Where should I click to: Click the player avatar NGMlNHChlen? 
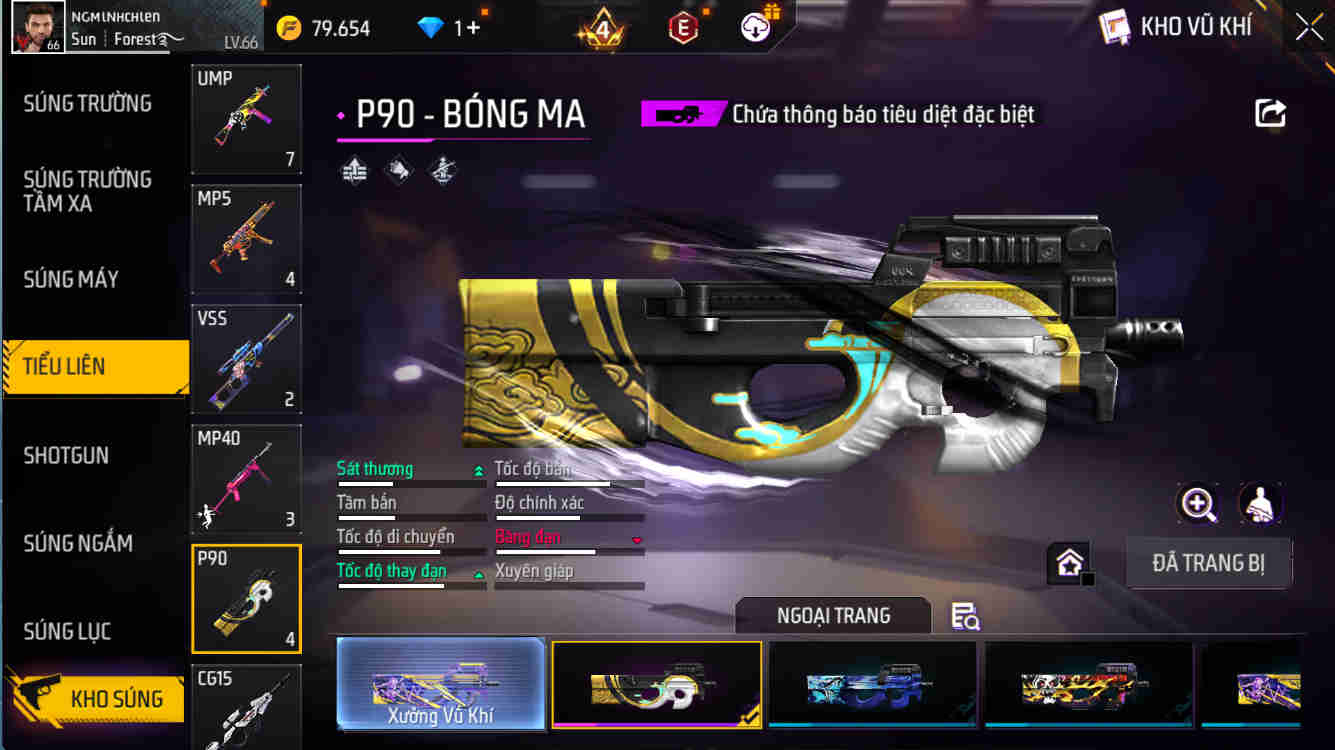point(38,27)
